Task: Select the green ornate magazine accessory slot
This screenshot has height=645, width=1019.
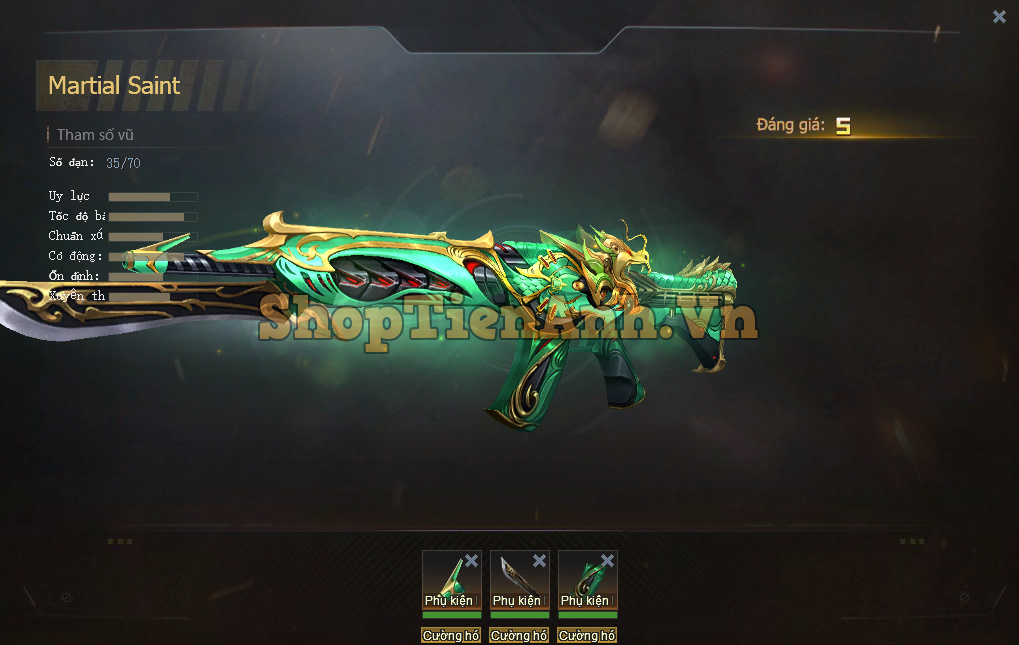Action: 582,580
